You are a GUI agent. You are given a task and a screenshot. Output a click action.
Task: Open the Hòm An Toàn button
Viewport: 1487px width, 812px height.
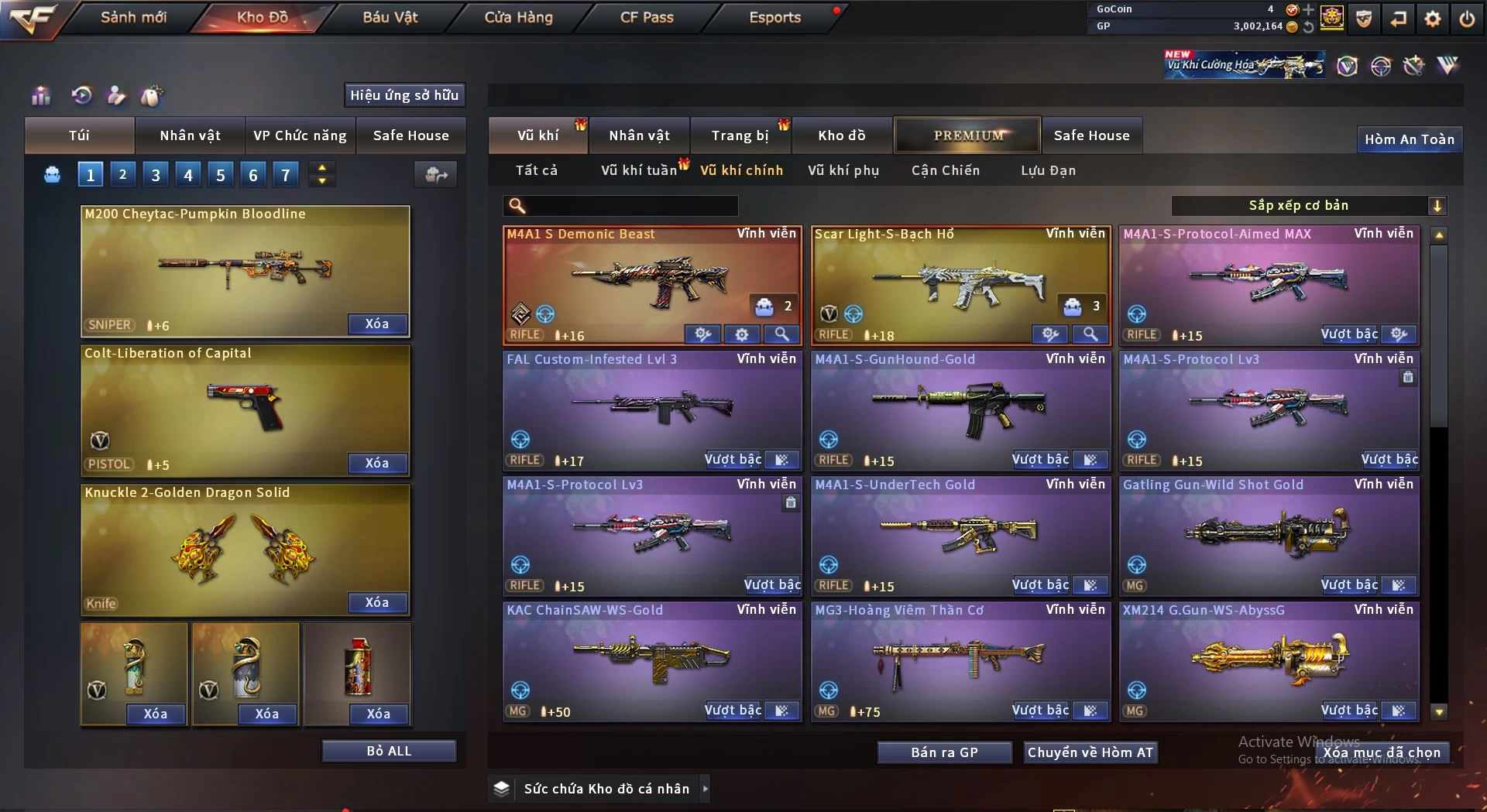point(1409,139)
